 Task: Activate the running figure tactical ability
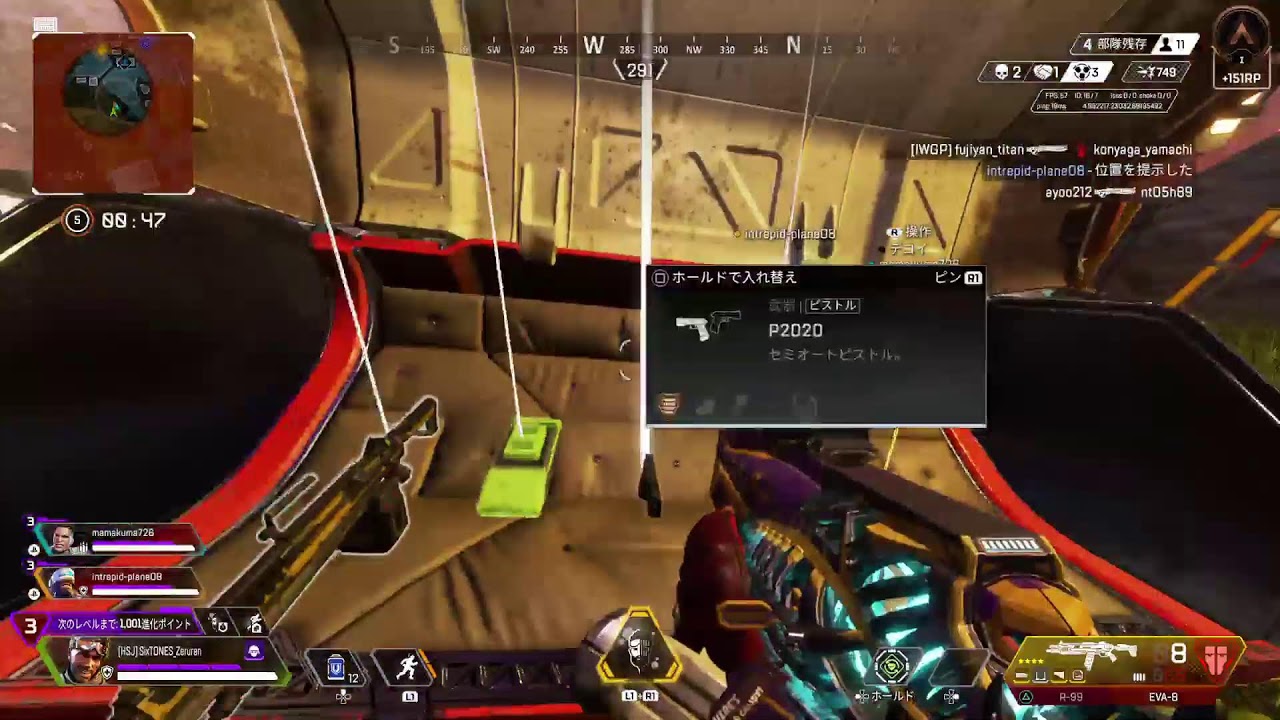point(407,666)
